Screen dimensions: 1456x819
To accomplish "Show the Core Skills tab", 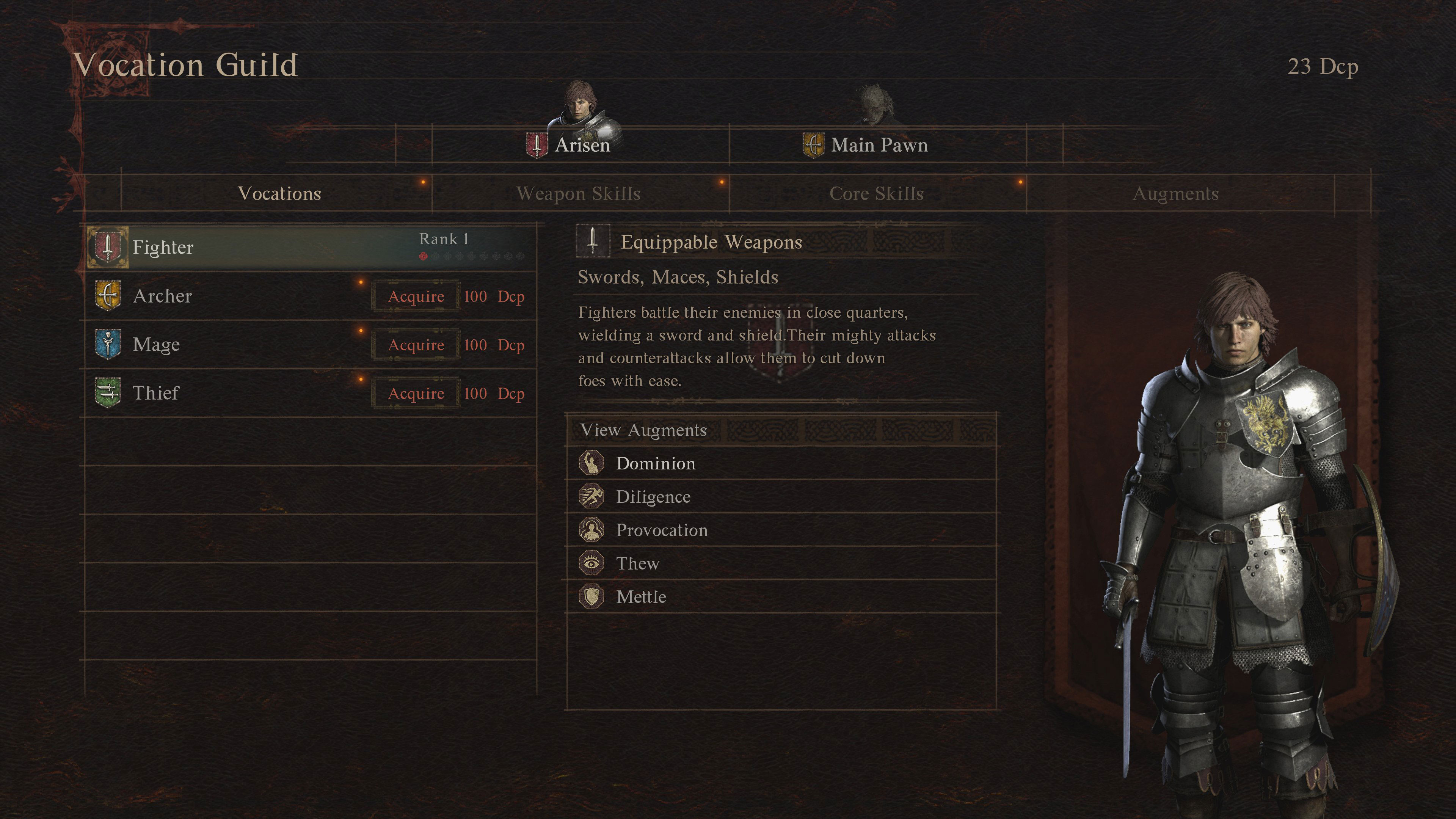I will point(876,194).
